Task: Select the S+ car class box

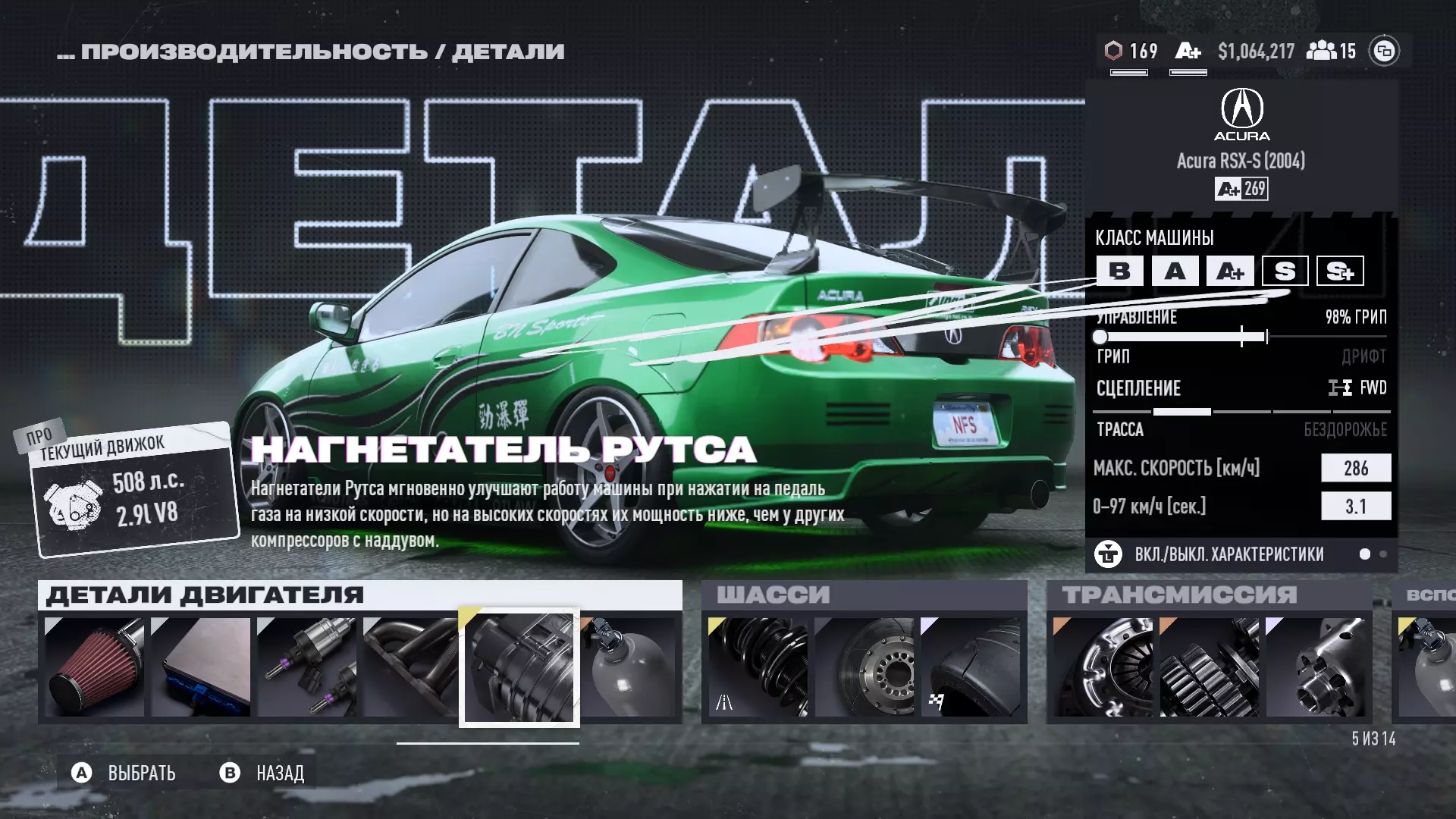Action: click(1340, 271)
